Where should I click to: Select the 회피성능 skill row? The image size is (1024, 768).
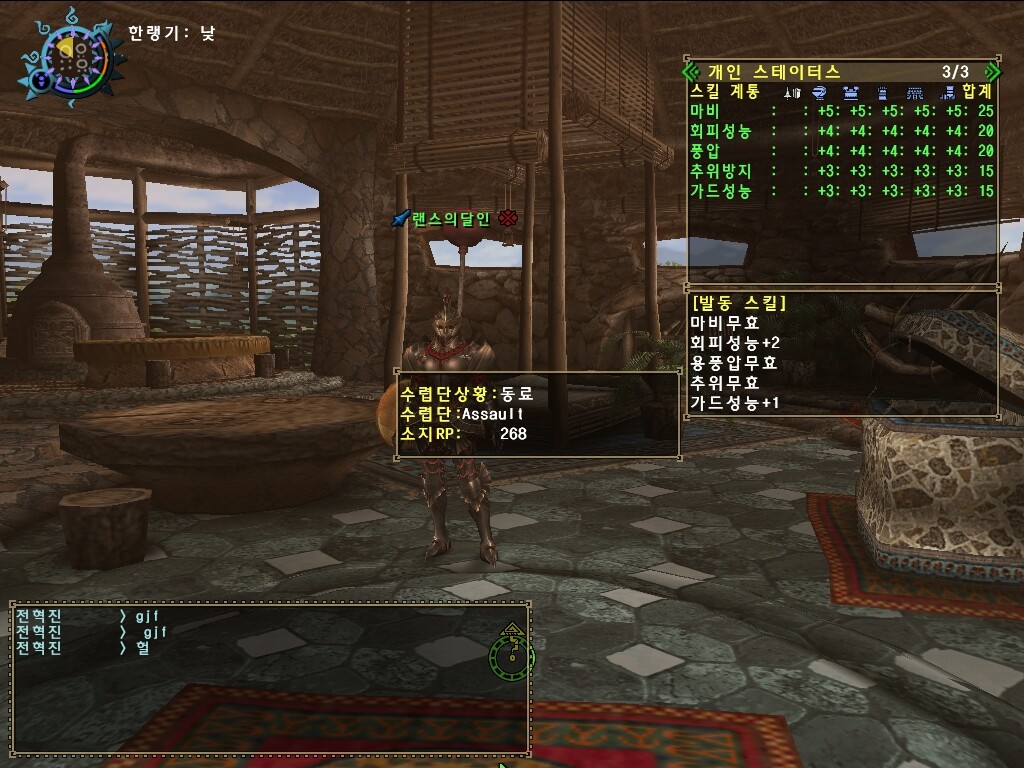click(840, 131)
